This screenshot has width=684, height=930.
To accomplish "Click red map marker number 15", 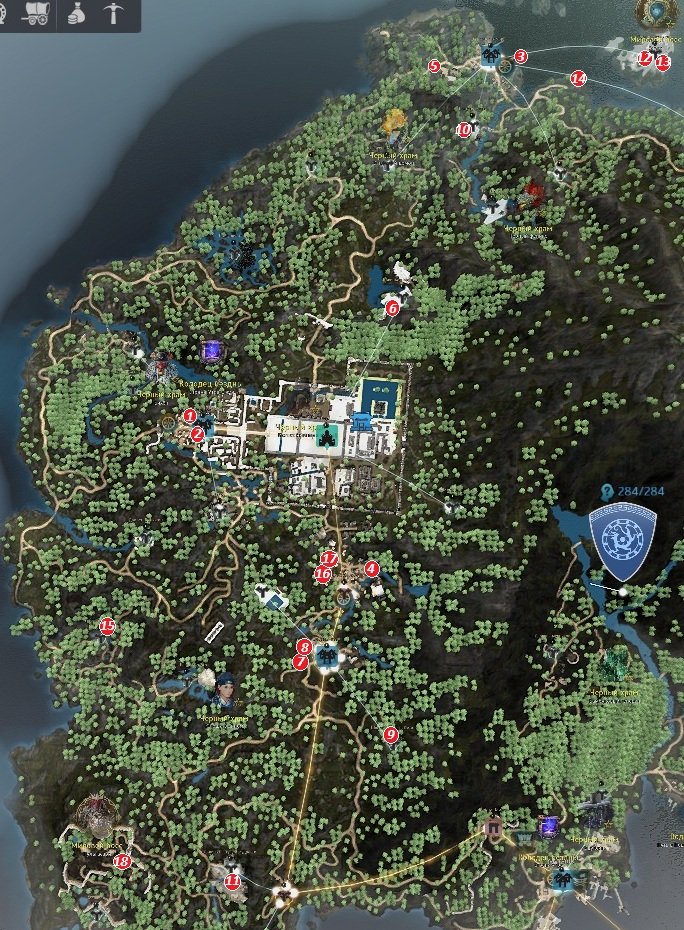I will (107, 627).
